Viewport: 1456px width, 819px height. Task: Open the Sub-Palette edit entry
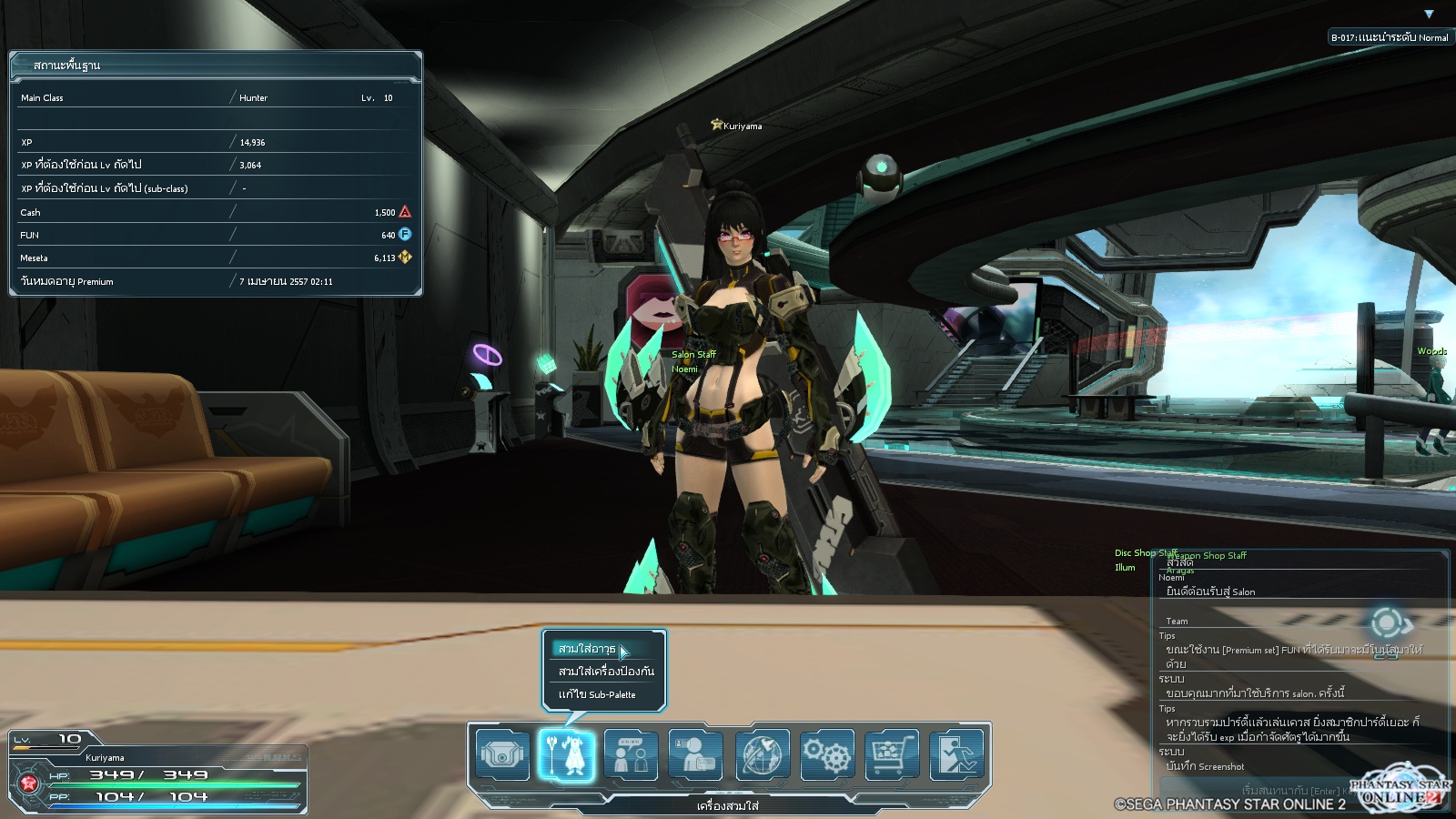point(597,694)
